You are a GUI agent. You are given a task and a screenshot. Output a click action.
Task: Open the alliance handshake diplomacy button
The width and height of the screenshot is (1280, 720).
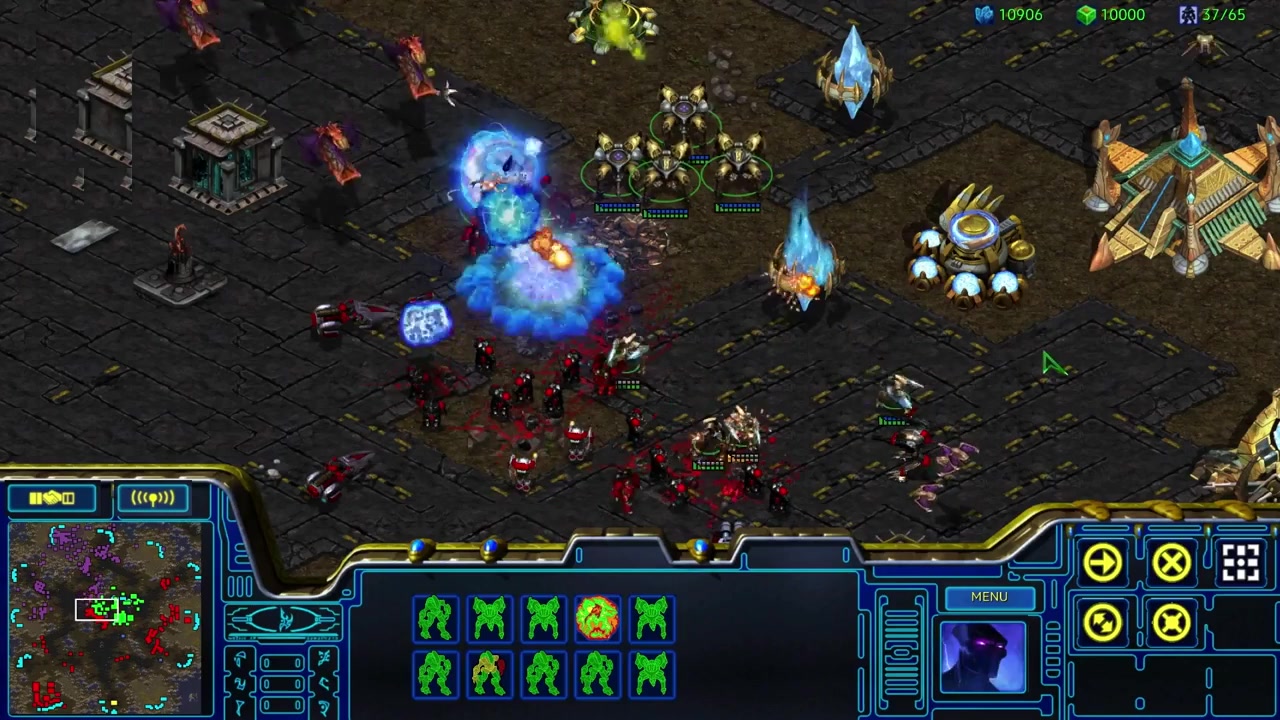tap(52, 497)
